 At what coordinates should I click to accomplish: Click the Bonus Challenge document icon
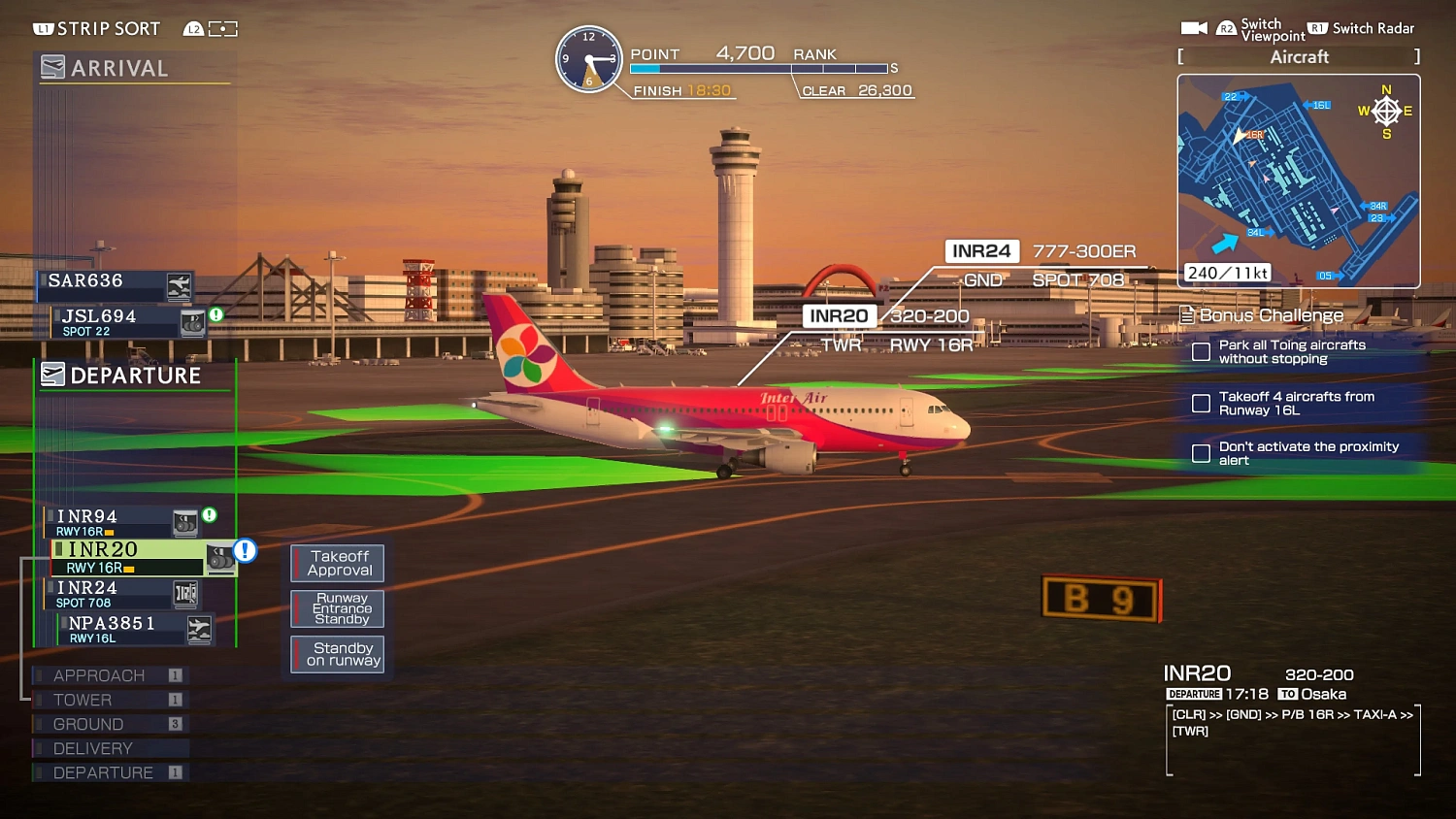click(1186, 314)
